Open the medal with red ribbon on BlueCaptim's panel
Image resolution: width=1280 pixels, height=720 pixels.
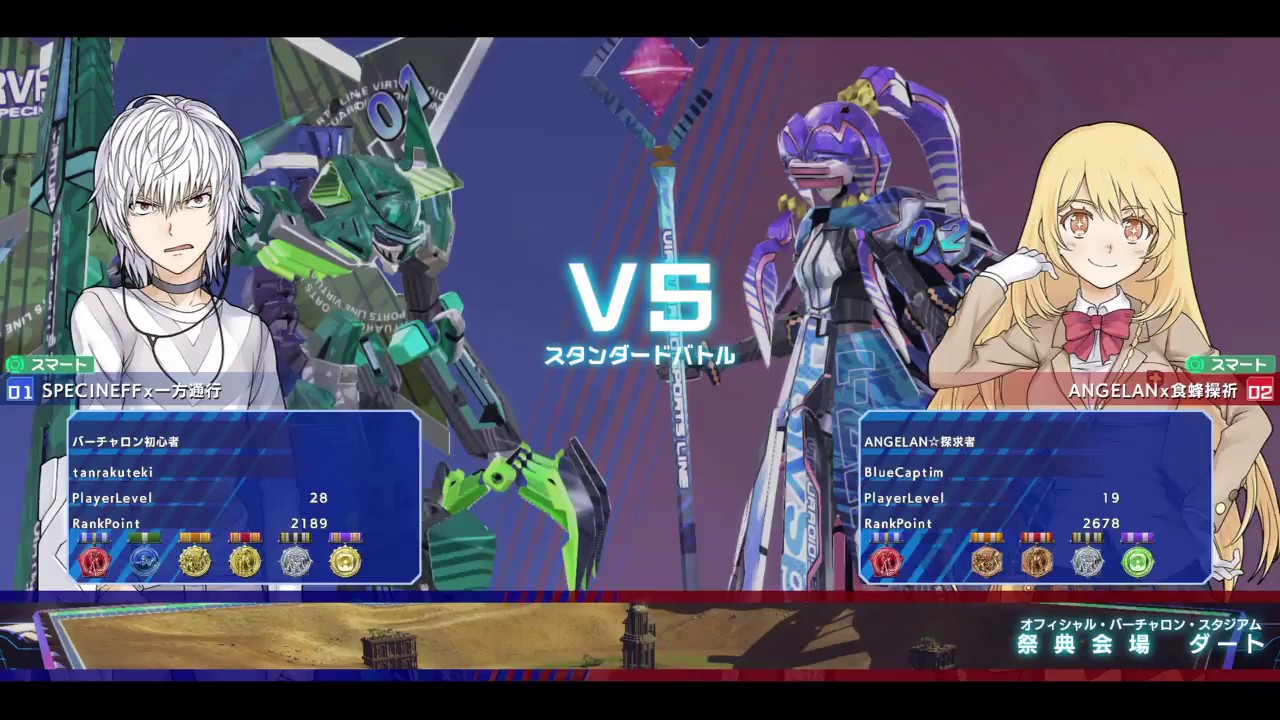tap(1037, 560)
